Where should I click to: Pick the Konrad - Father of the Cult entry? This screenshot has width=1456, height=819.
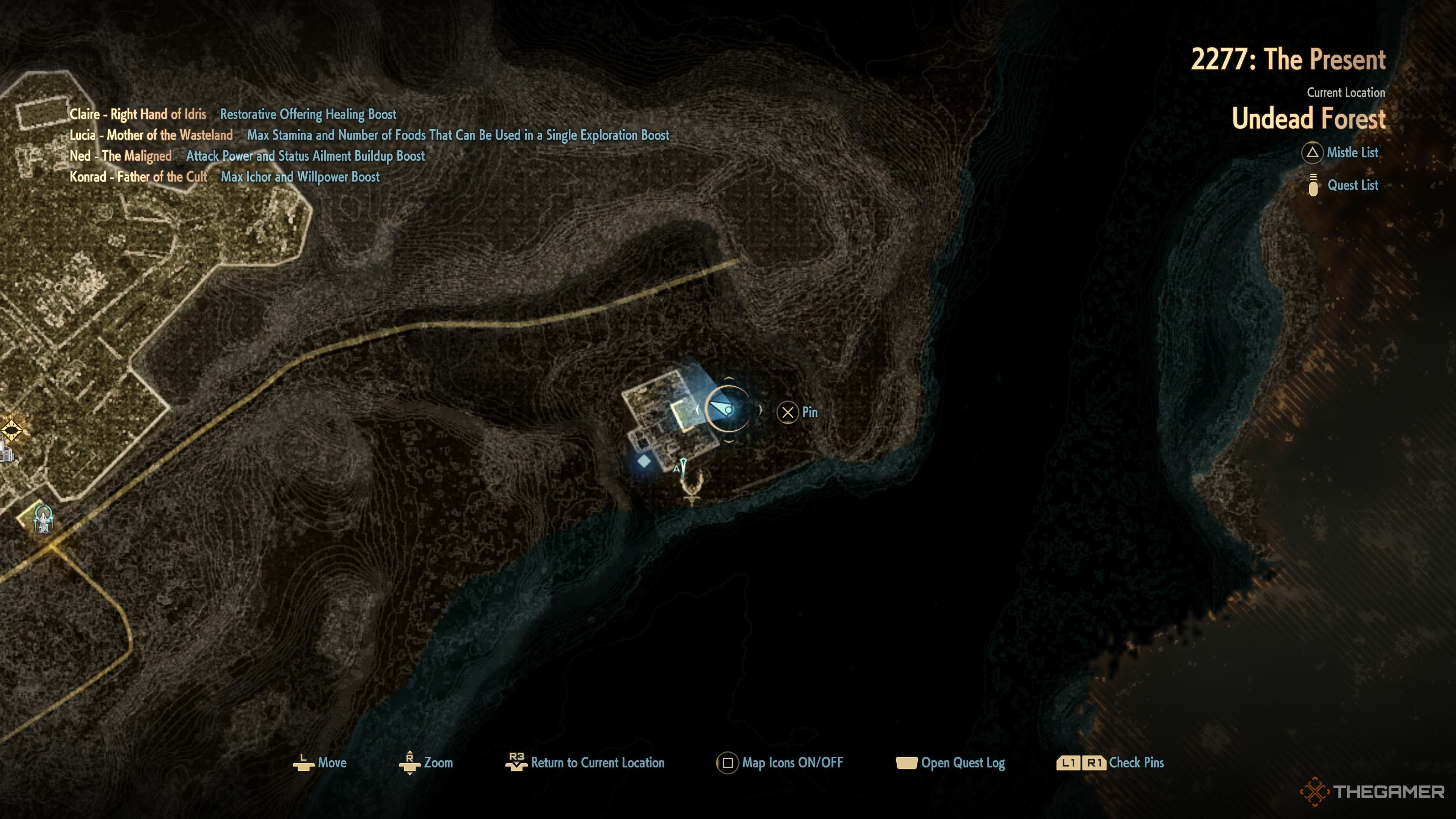(138, 177)
